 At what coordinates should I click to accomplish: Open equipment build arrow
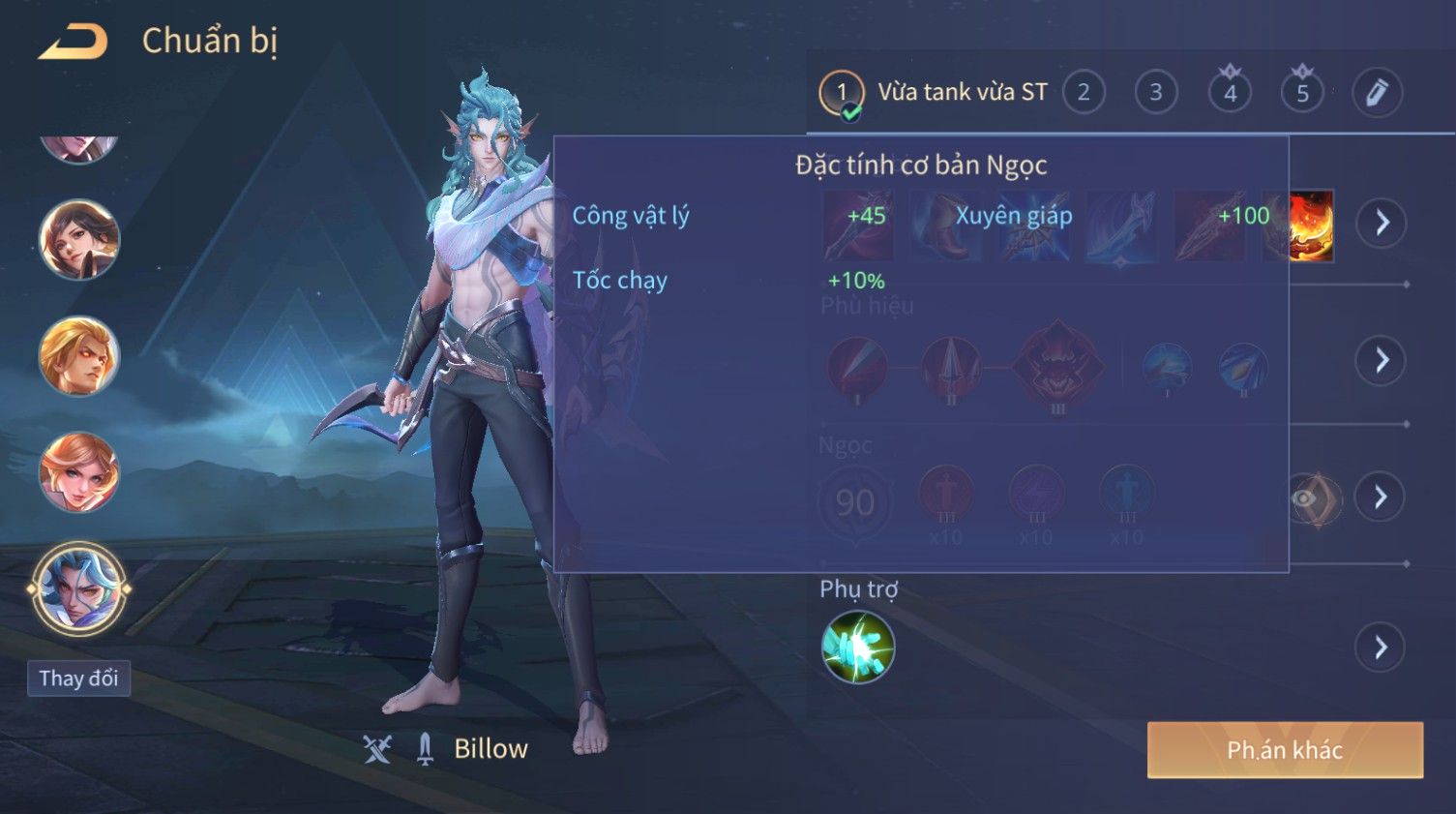[1382, 223]
